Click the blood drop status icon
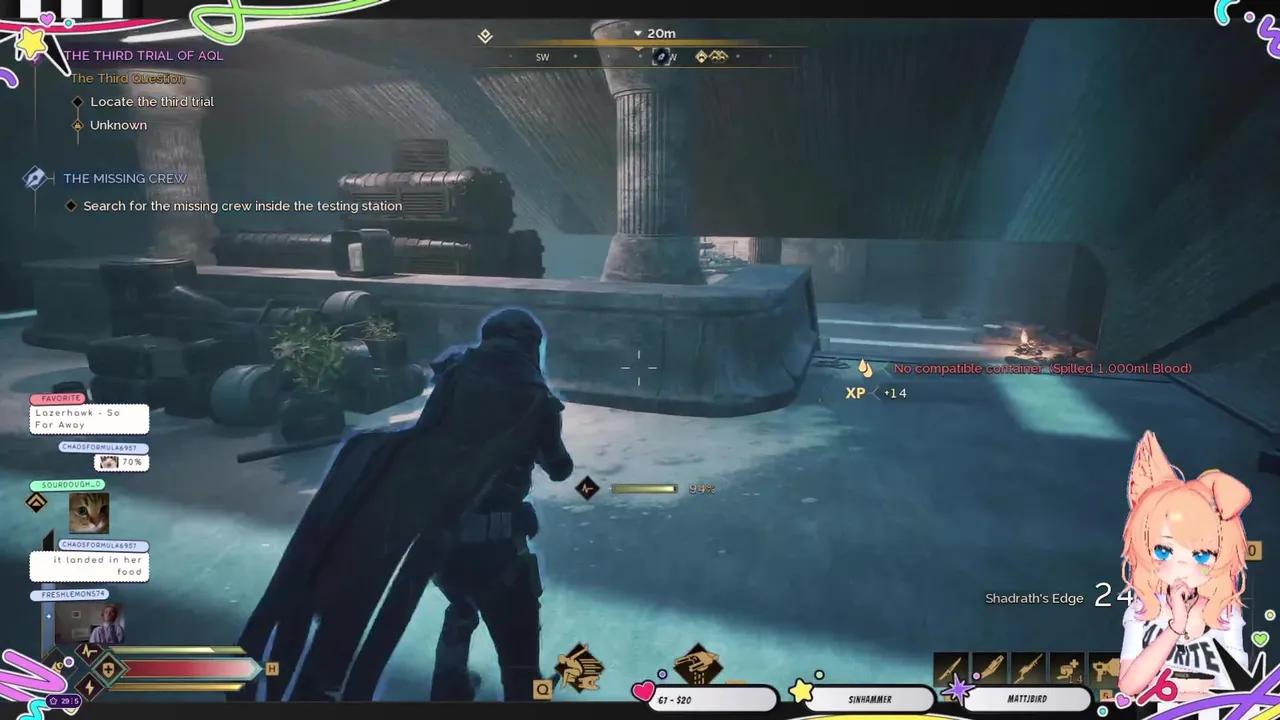The image size is (1280, 720). [865, 367]
